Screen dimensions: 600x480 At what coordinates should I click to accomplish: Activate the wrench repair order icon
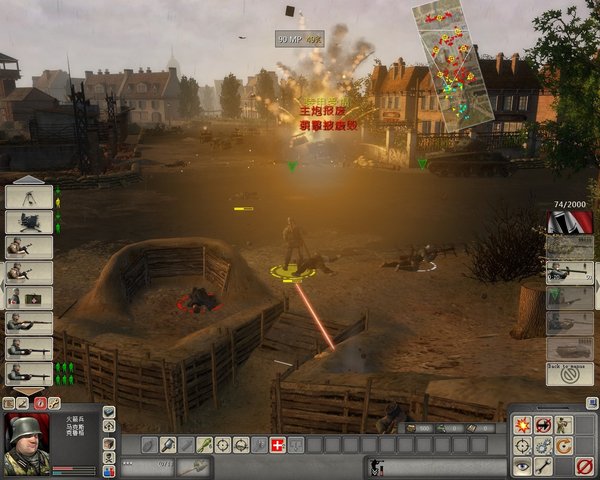point(543,466)
